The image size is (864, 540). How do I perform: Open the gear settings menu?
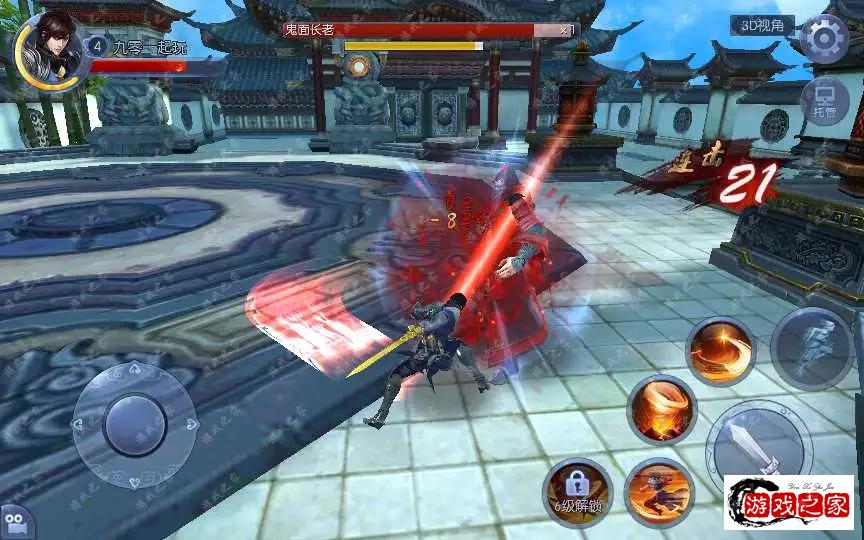point(824,38)
